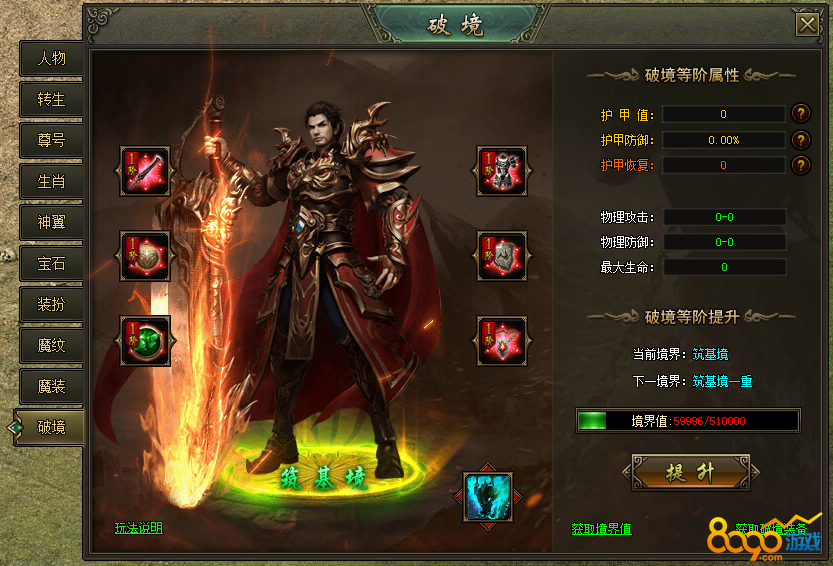The height and width of the screenshot is (566, 833).
Task: Select the 装扮 tab
Action: (x=51, y=304)
